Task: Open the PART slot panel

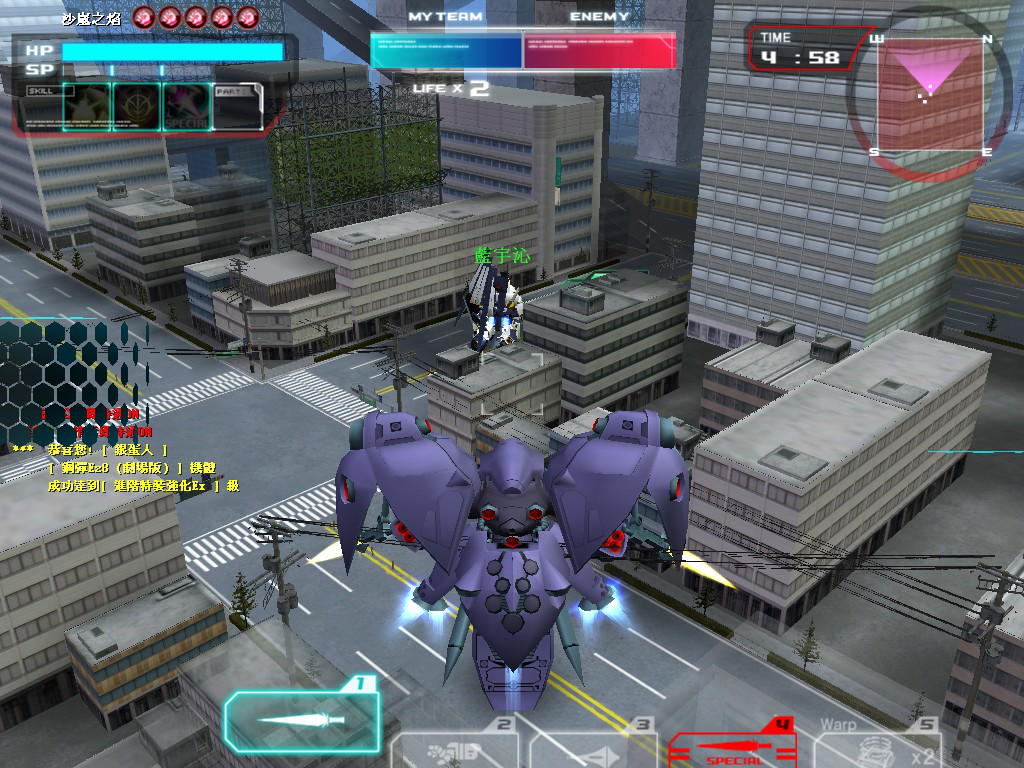Action: [x=238, y=106]
